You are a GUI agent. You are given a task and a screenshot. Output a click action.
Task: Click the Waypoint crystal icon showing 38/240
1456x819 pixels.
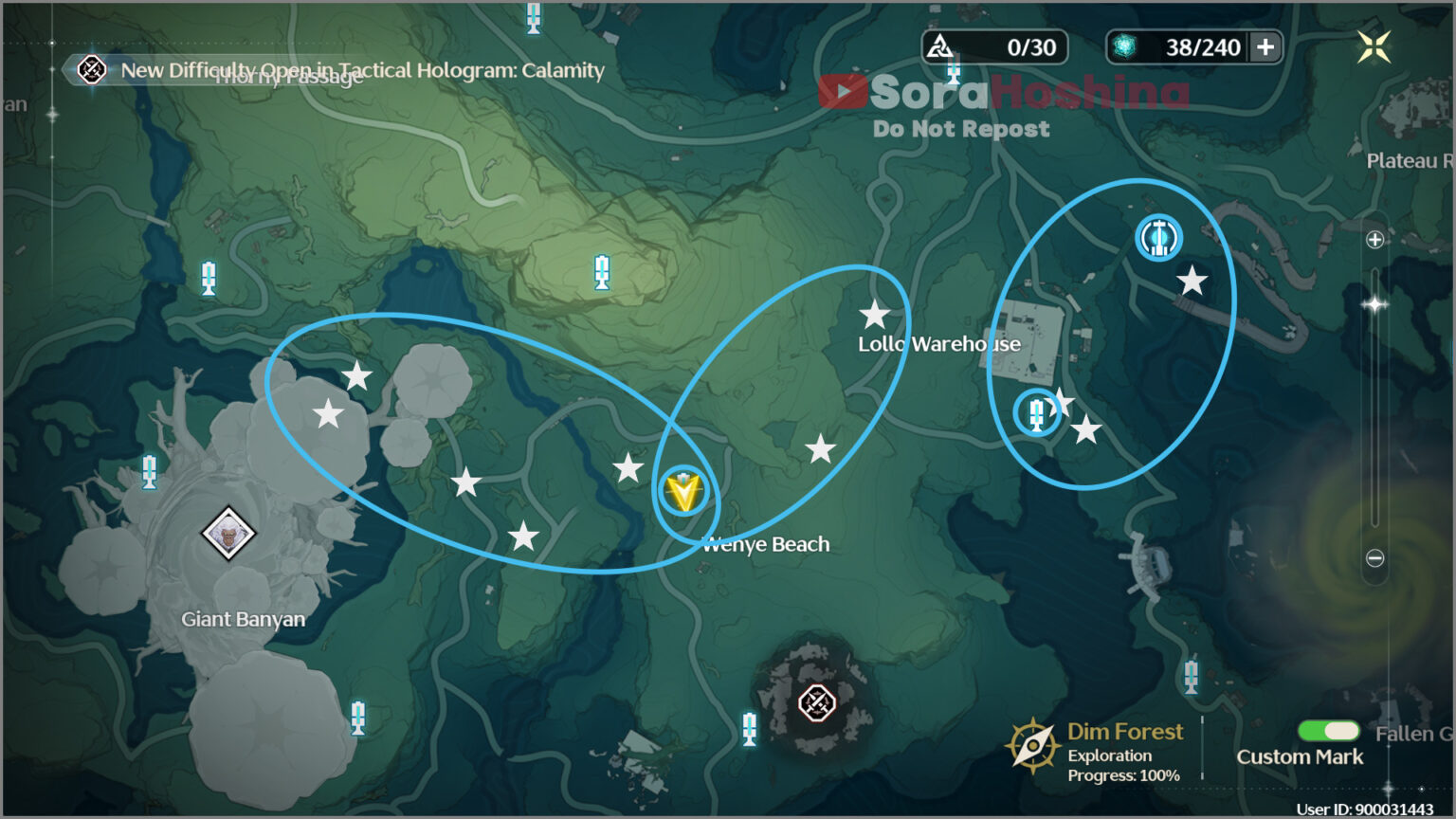[1123, 45]
